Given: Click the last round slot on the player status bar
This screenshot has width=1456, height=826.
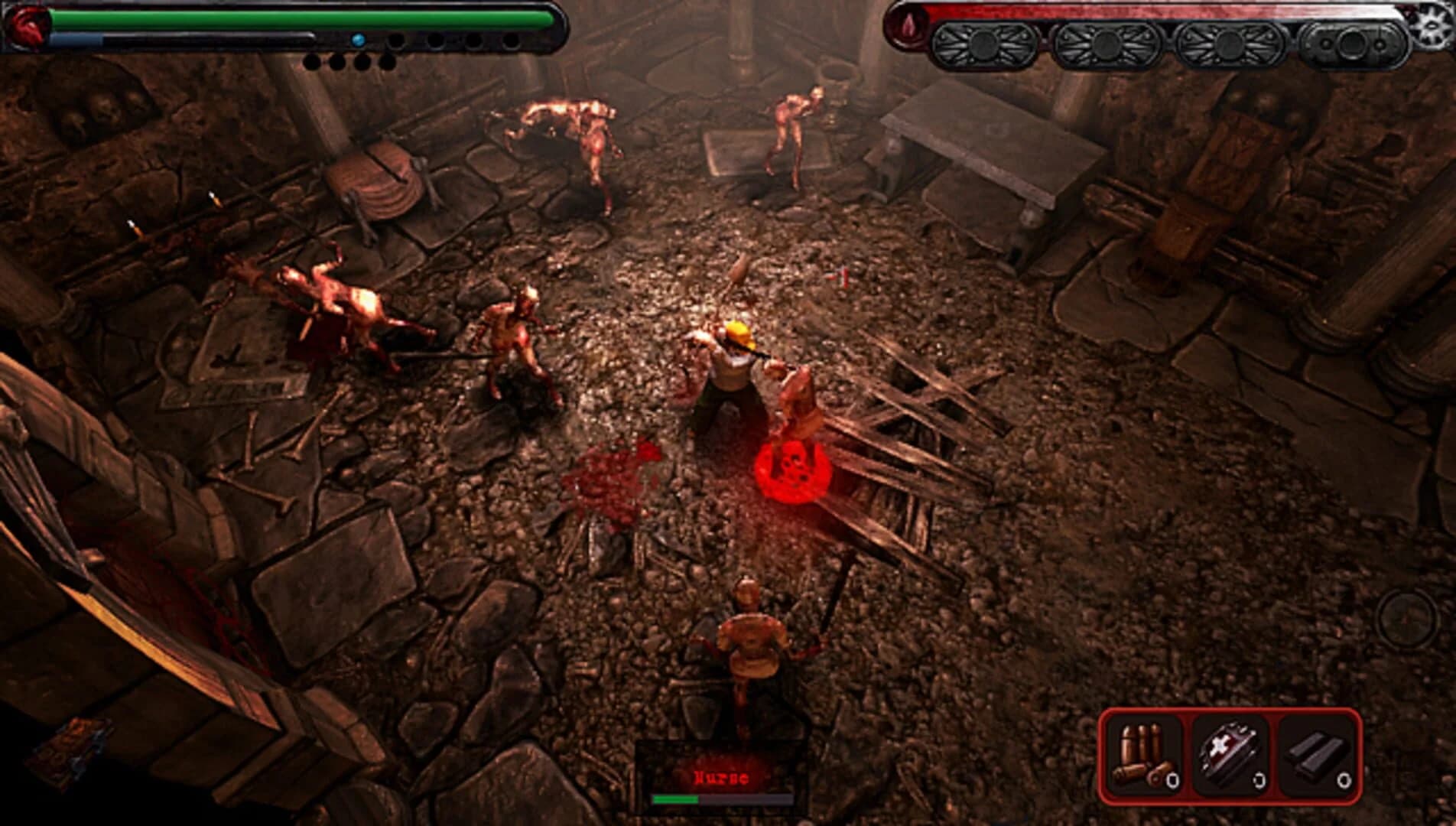Looking at the screenshot, I should [513, 40].
